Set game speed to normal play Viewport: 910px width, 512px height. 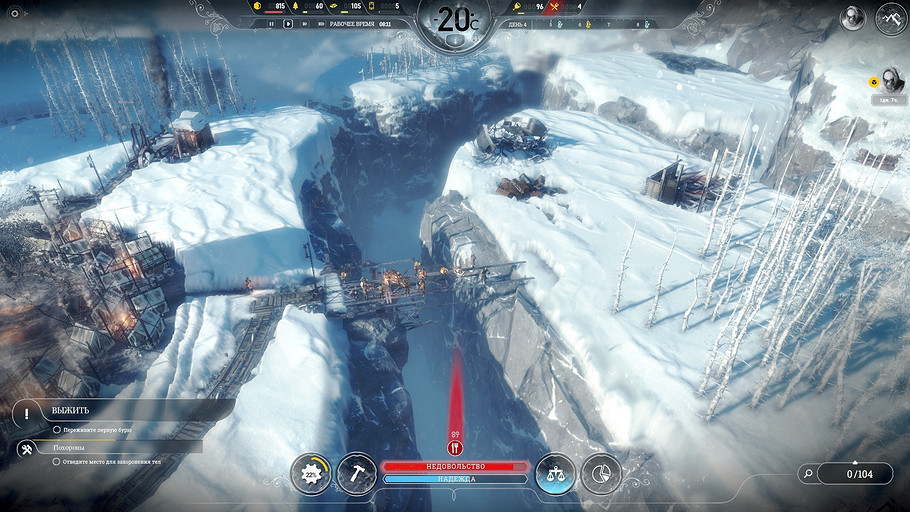(288, 24)
